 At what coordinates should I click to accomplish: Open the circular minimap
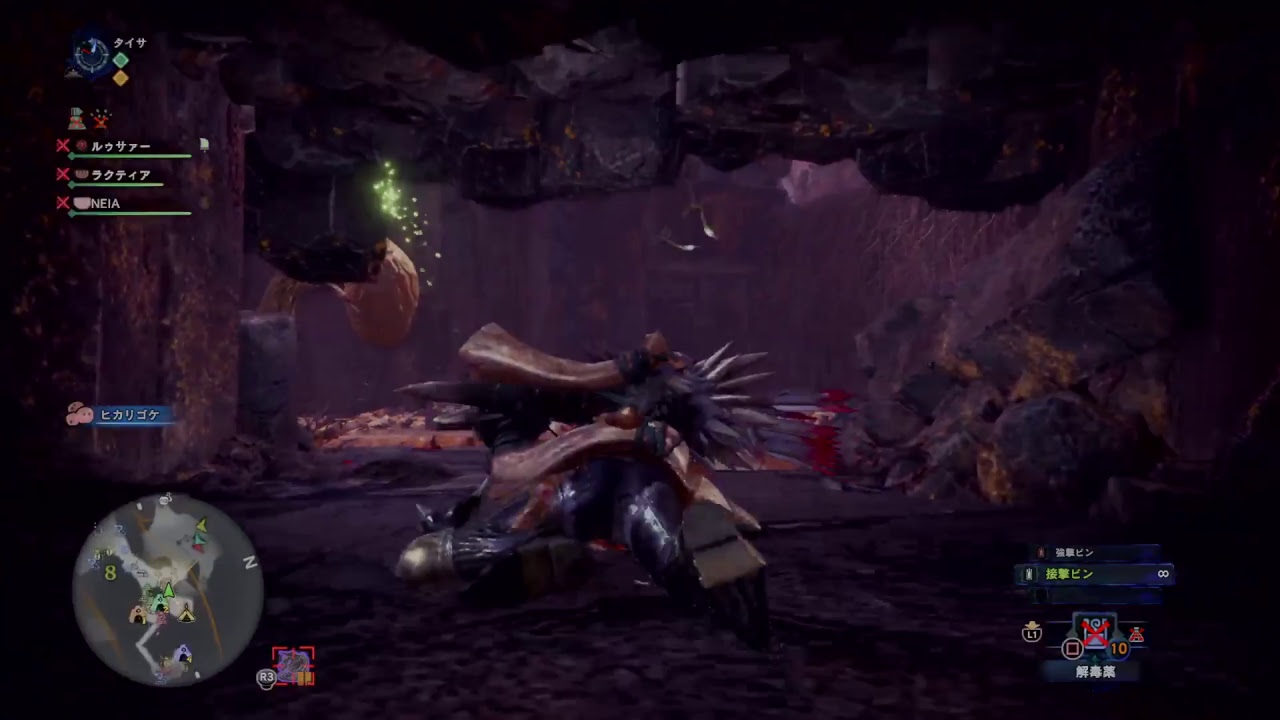click(x=167, y=590)
